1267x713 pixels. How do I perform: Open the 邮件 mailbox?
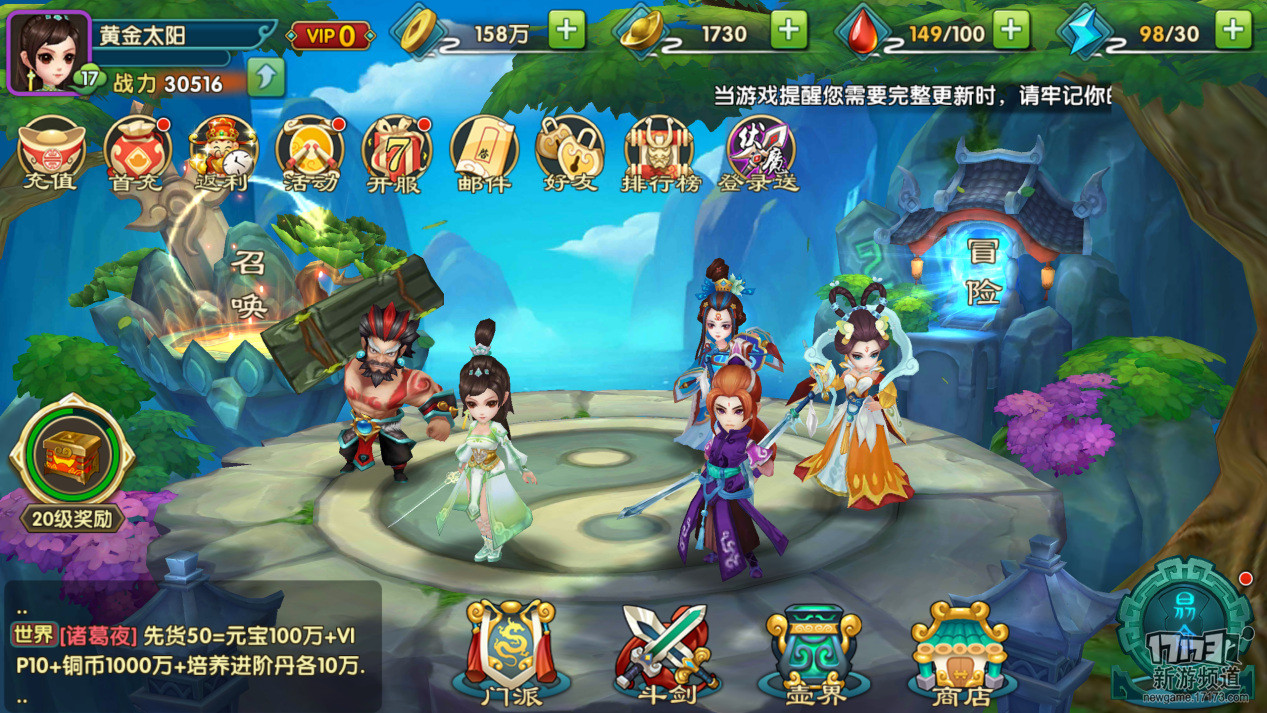484,153
